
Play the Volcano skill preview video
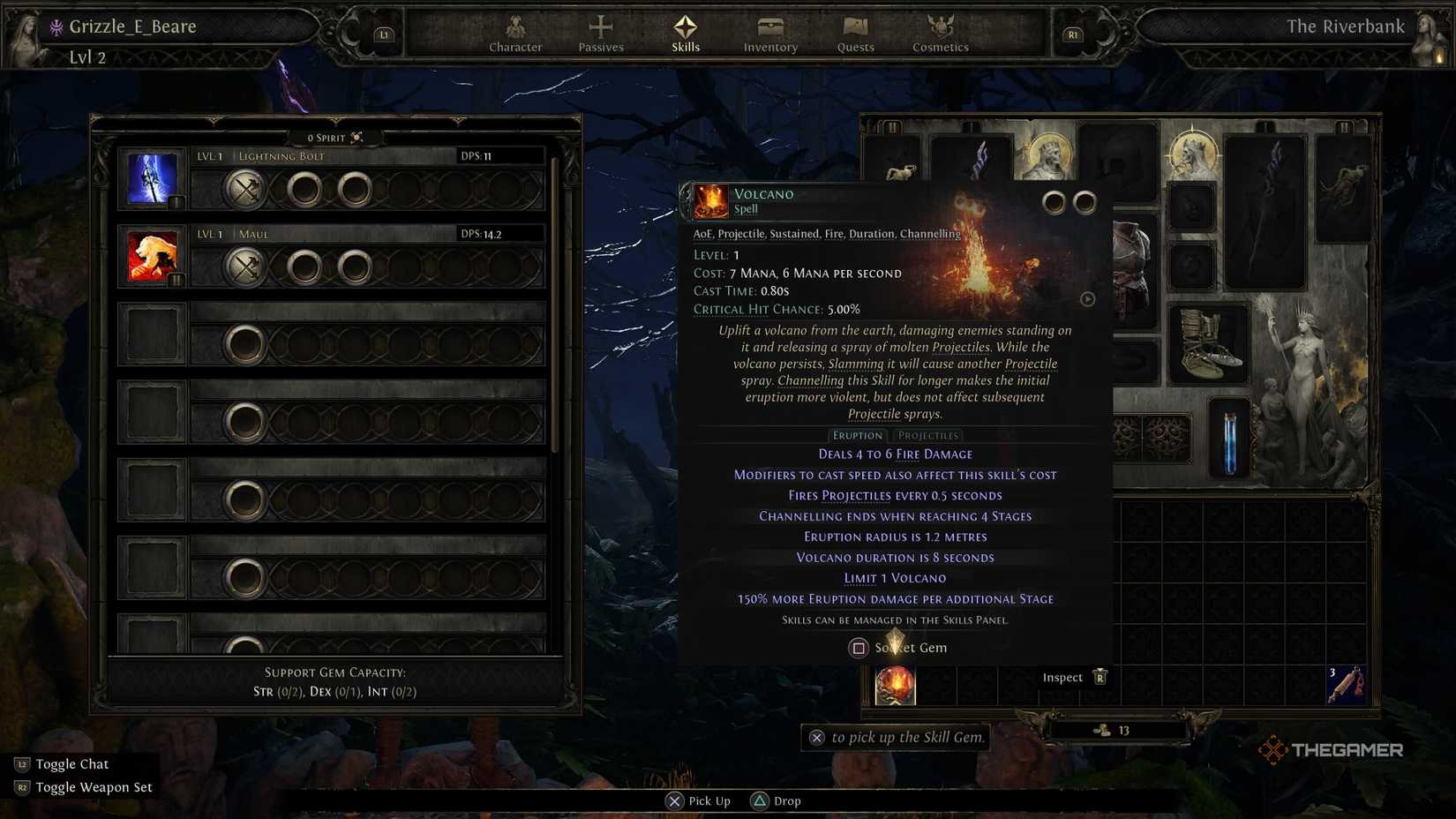1086,299
